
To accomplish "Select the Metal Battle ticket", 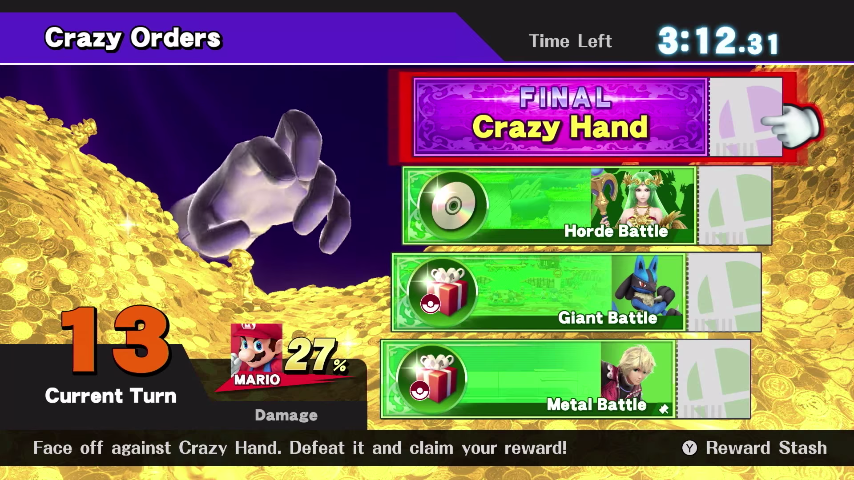I will [x=528, y=380].
